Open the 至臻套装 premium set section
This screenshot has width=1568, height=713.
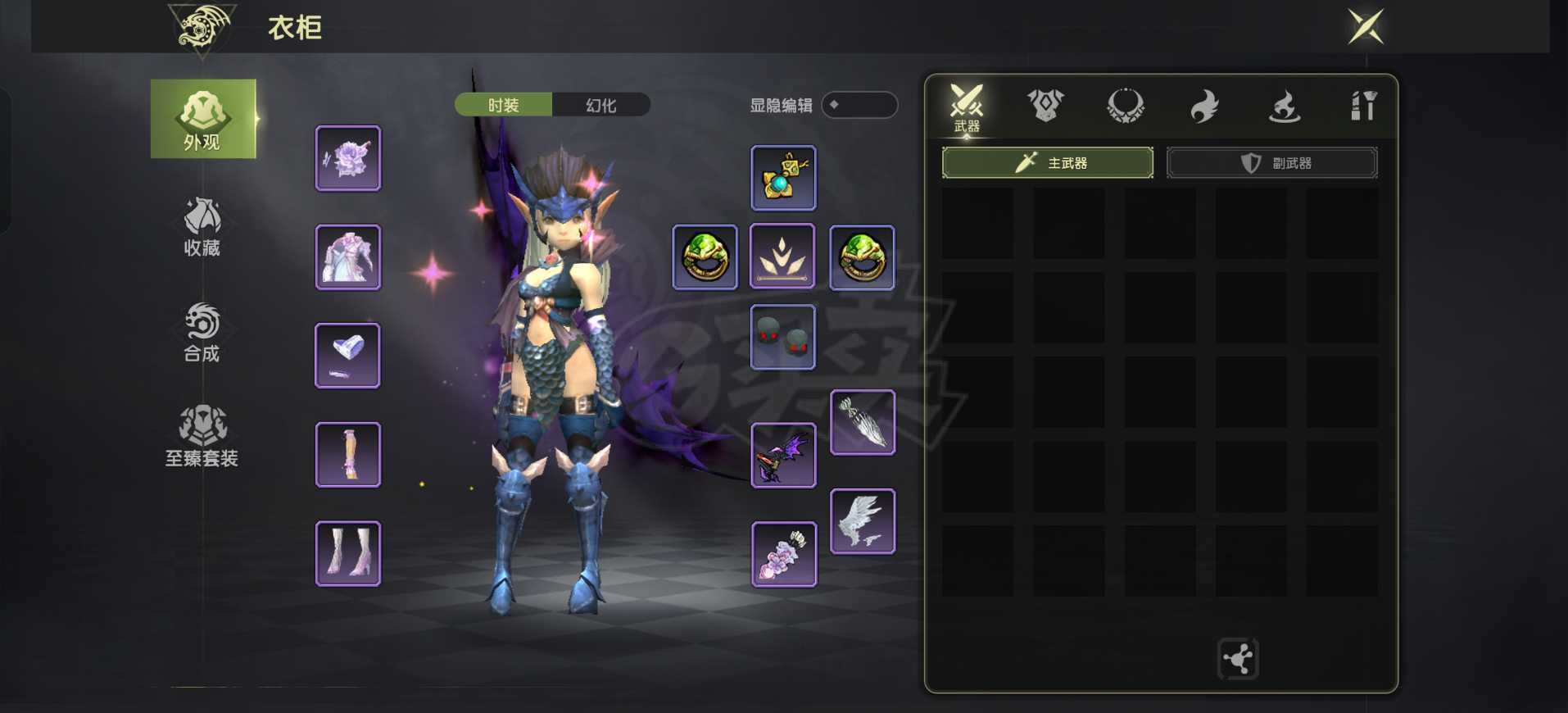202,436
